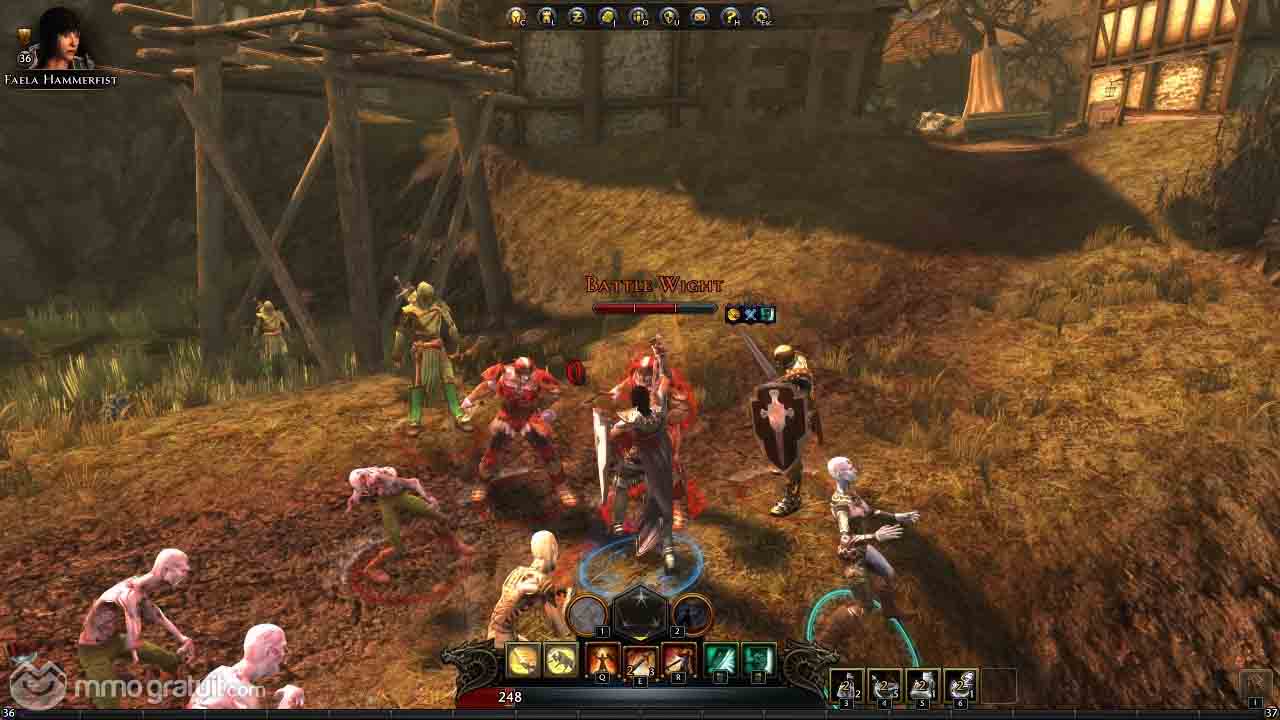Open the character sheet helmet icon
The height and width of the screenshot is (720, 1280).
coord(516,16)
